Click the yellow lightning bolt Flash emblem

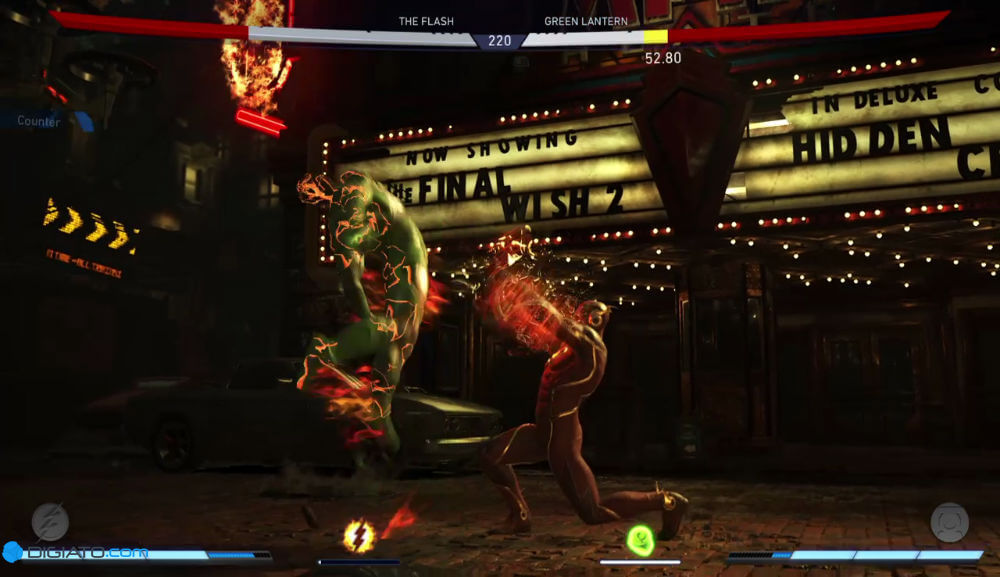click(x=359, y=536)
